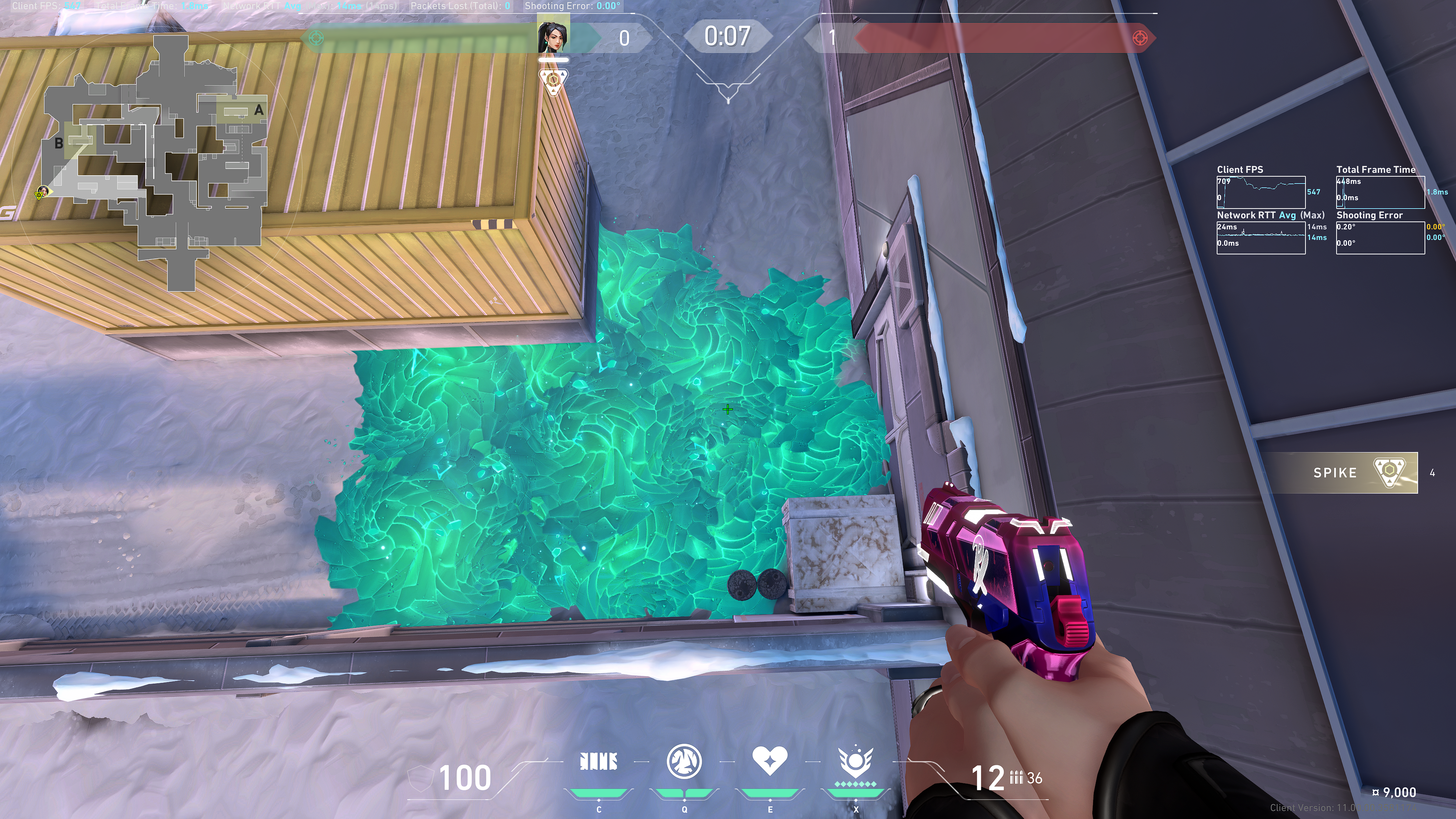Click the A site label on the minimap
The width and height of the screenshot is (1456, 819).
point(259,110)
